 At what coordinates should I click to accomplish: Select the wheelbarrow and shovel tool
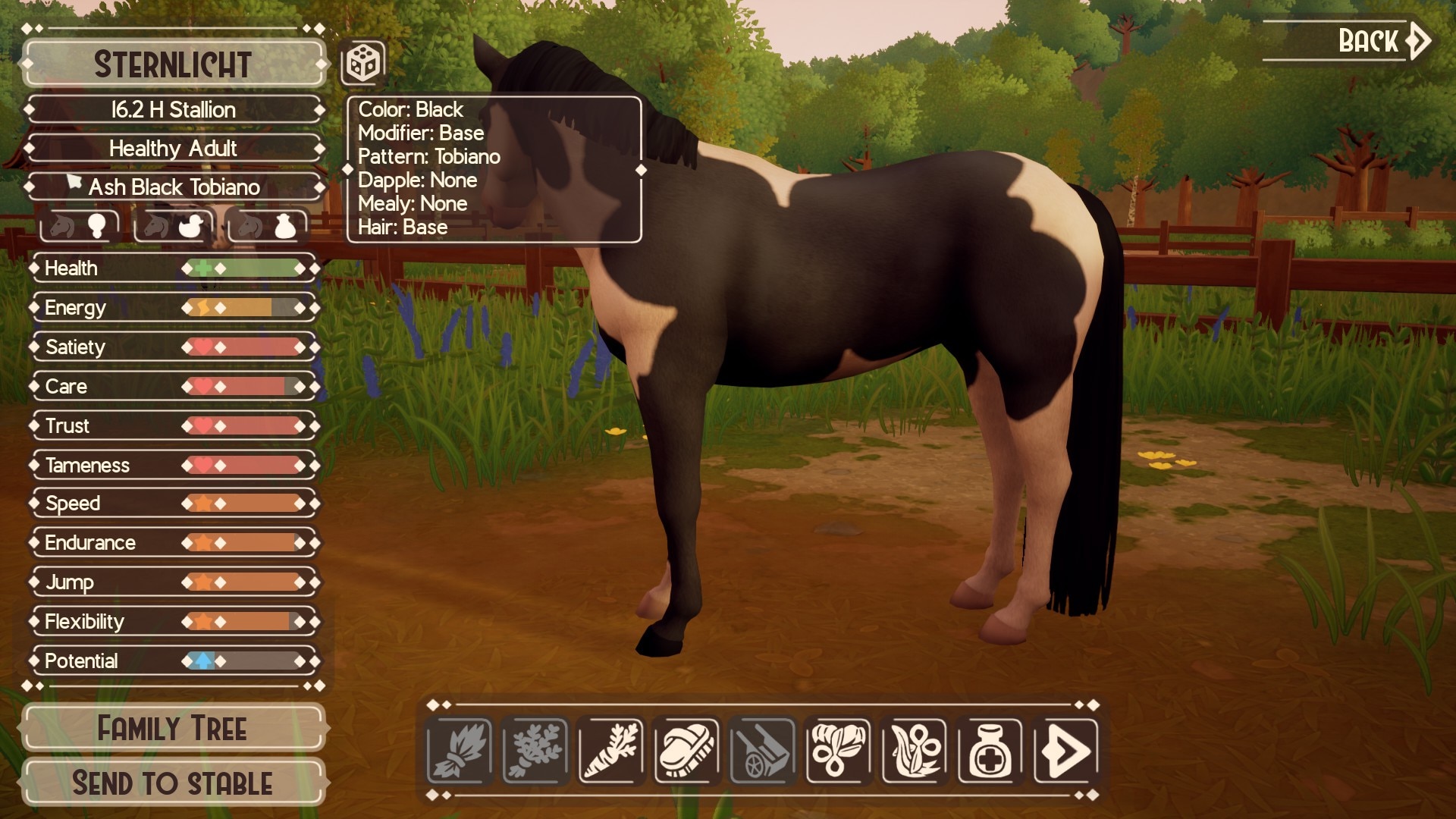763,751
